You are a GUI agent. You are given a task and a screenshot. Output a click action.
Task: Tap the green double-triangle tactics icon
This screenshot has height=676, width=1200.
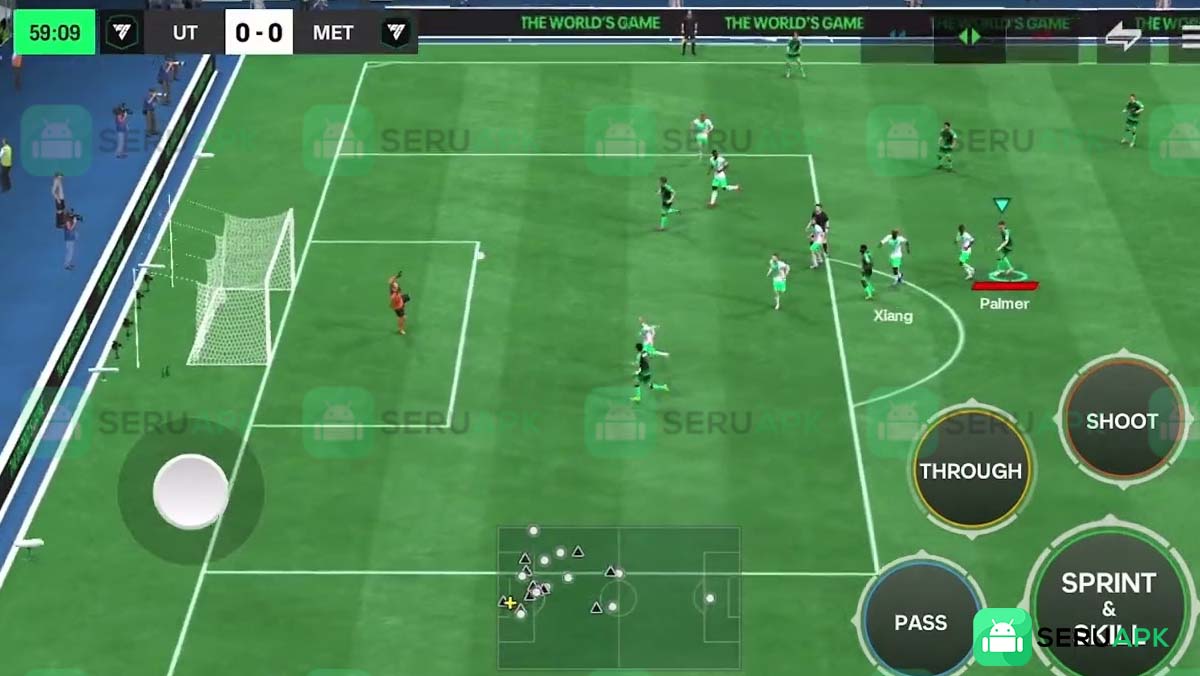click(969, 36)
